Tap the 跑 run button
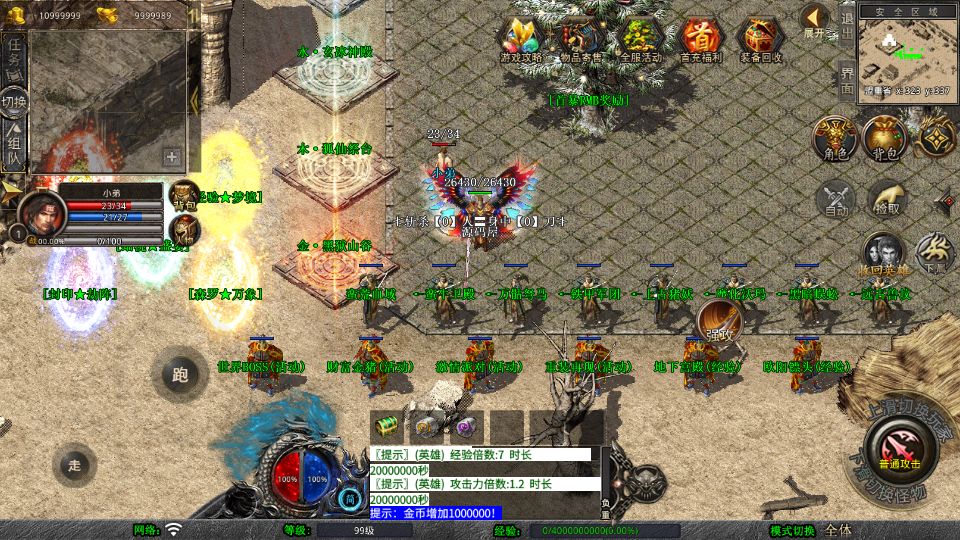 pyautogui.click(x=180, y=376)
